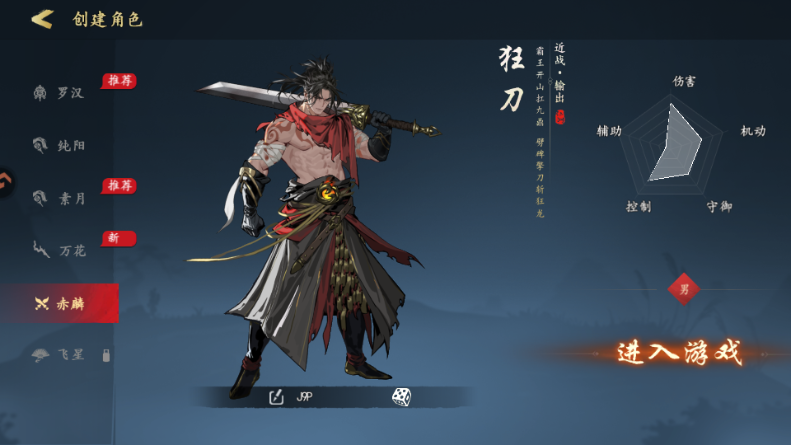
Task: Select the highlighted 赤麟 class
Action: pos(60,303)
